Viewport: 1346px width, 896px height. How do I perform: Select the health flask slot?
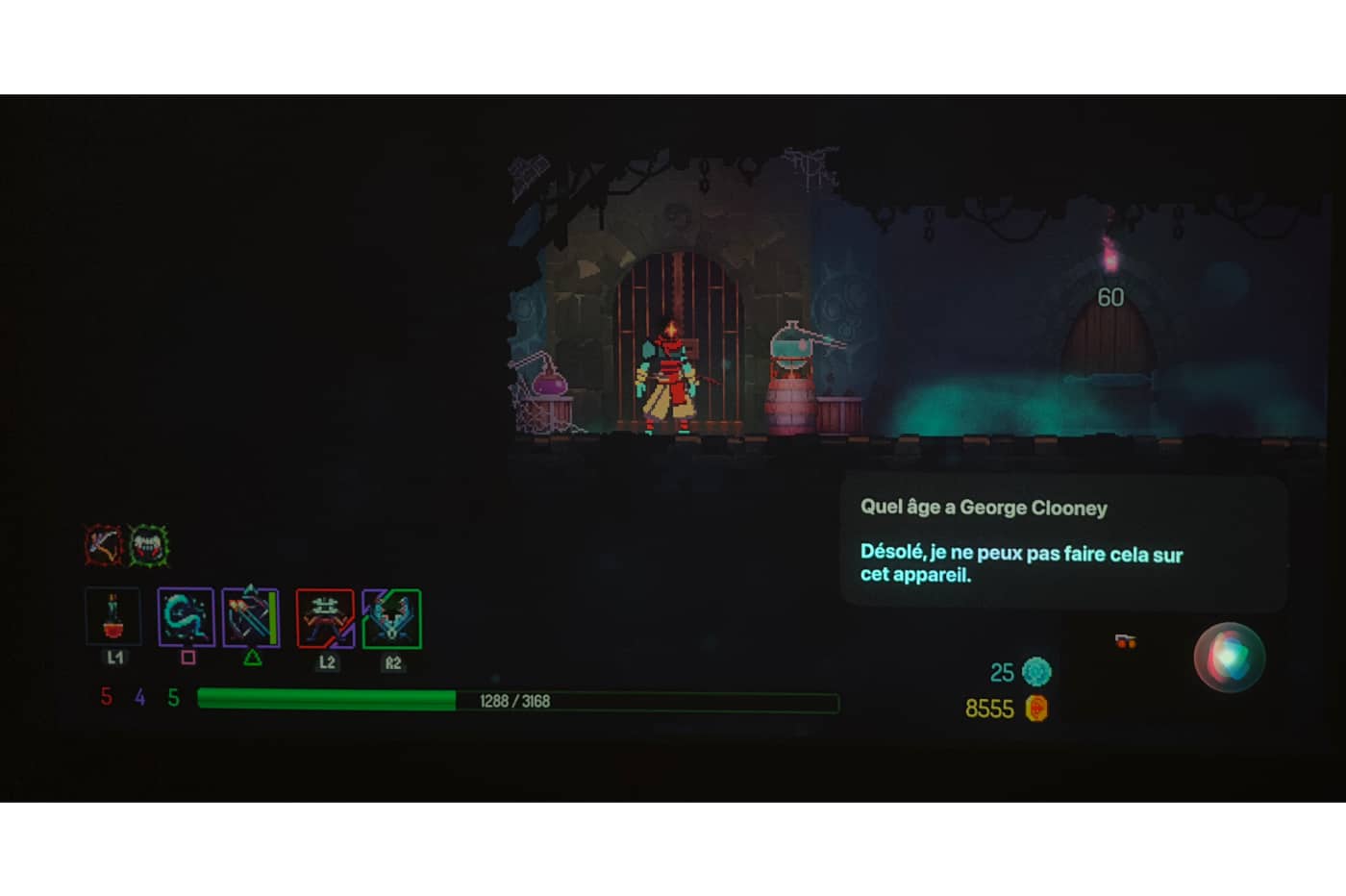113,617
